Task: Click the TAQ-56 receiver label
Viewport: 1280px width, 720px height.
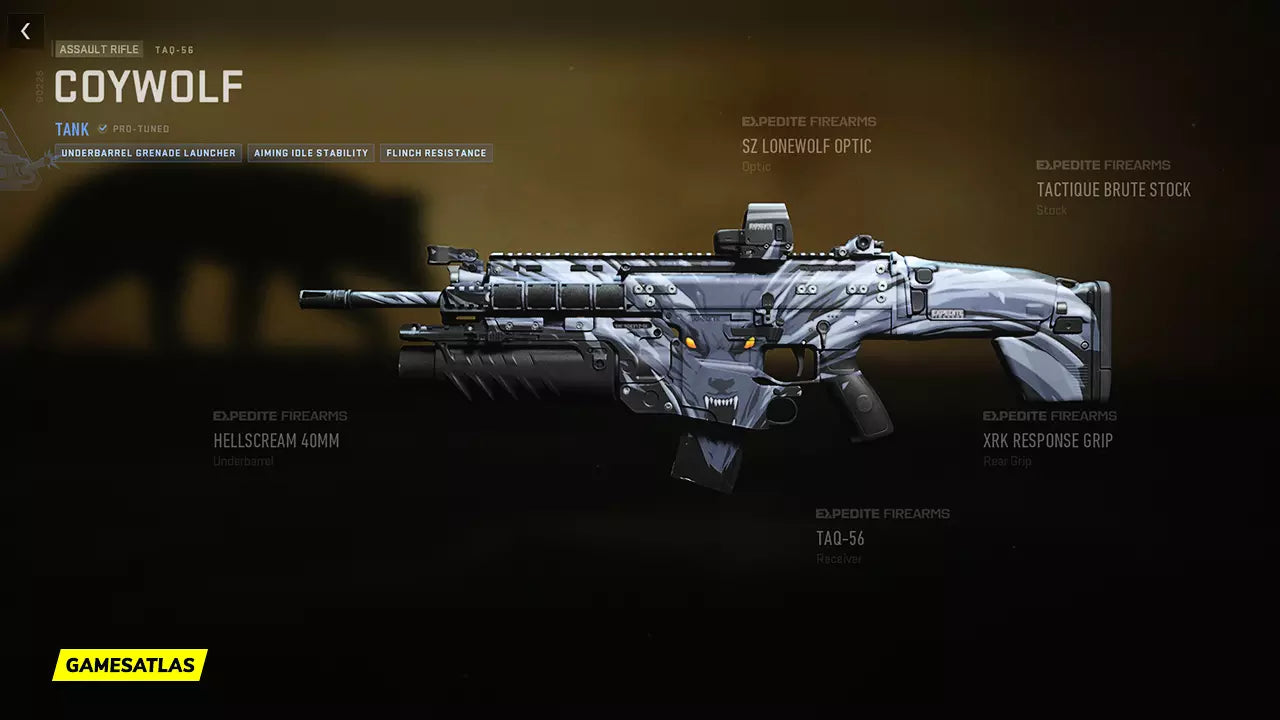Action: tap(840, 538)
